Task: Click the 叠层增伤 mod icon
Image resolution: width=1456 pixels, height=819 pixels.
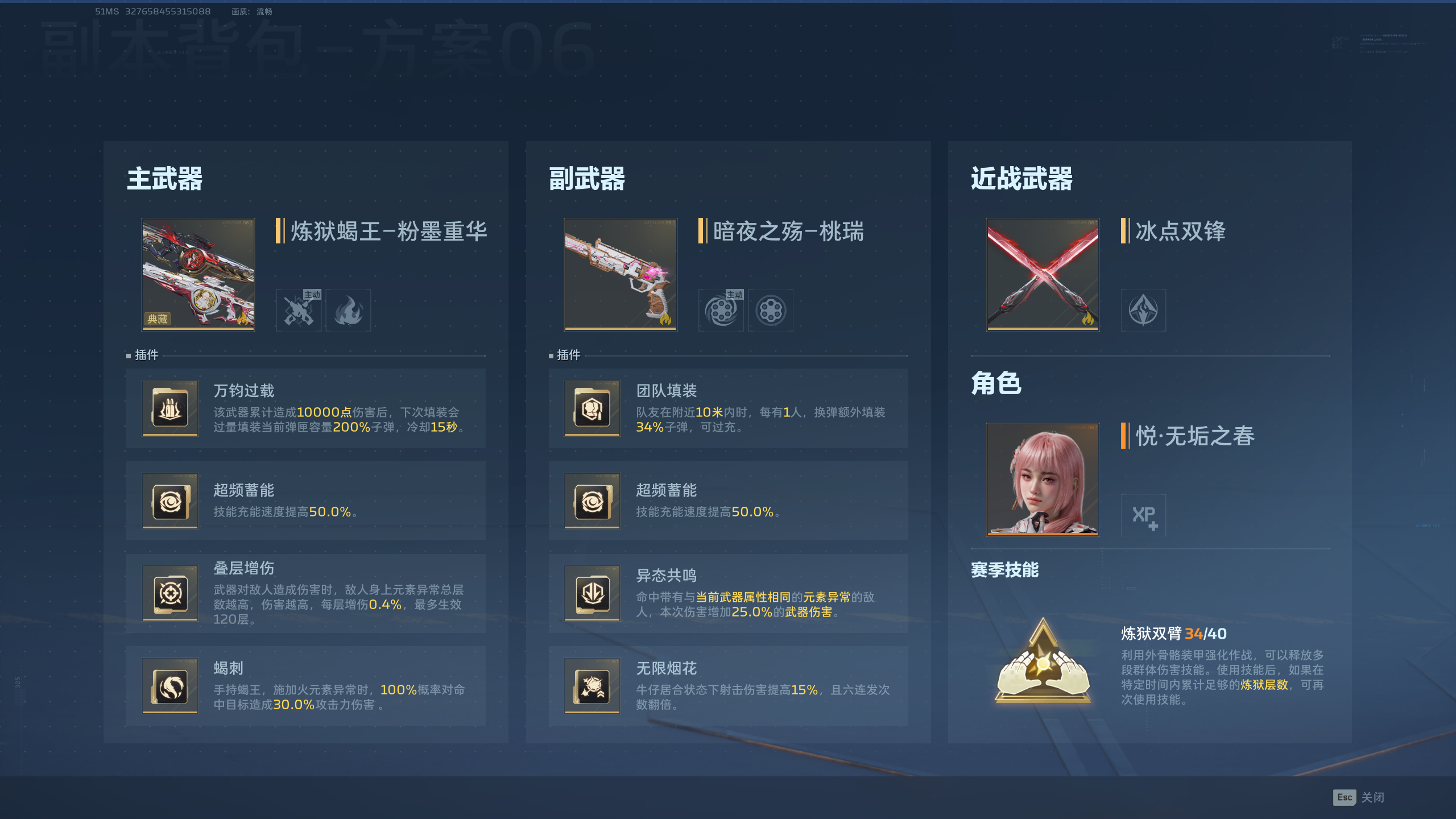Action: click(169, 593)
